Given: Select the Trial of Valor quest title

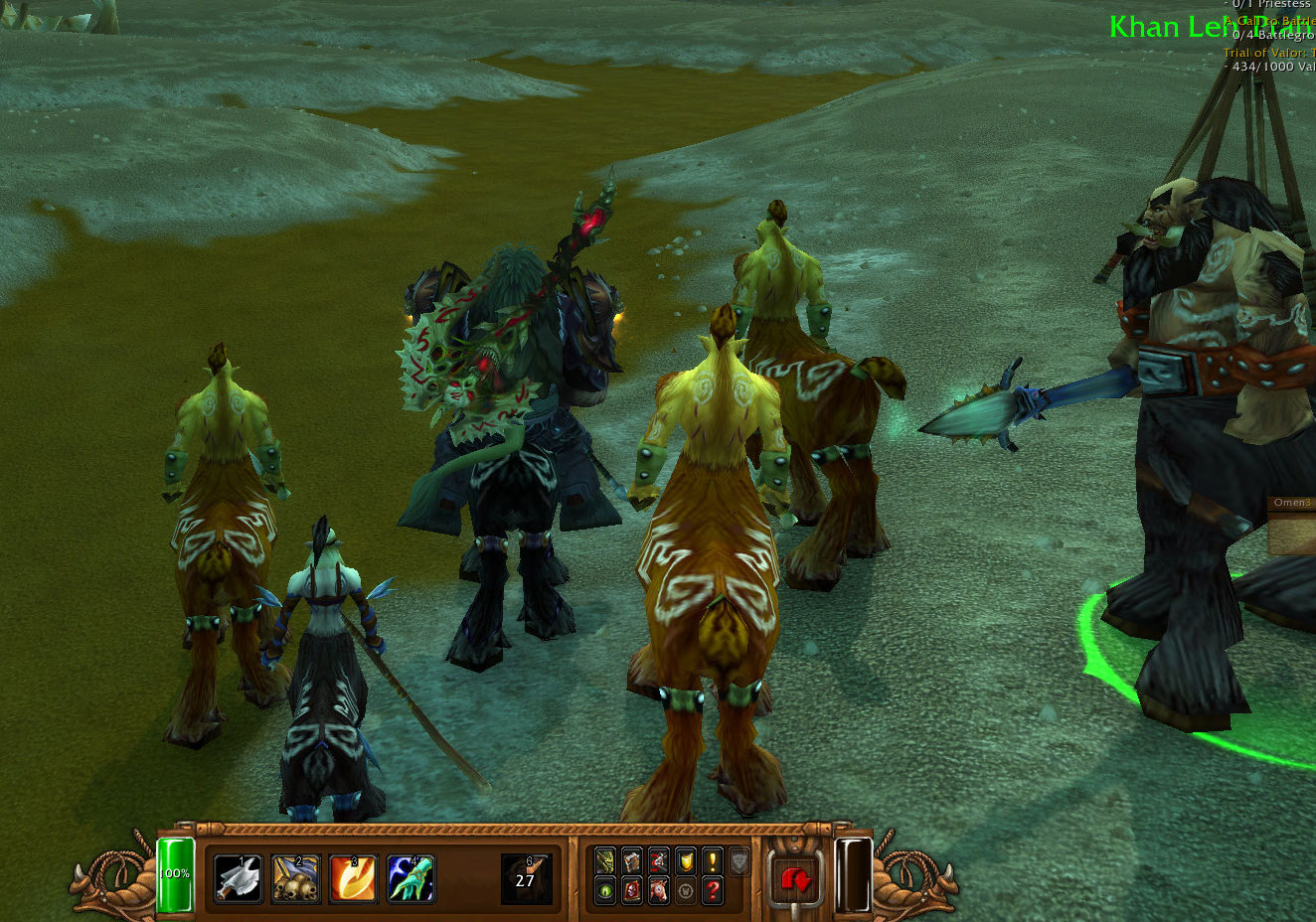Looking at the screenshot, I should point(1264,52).
